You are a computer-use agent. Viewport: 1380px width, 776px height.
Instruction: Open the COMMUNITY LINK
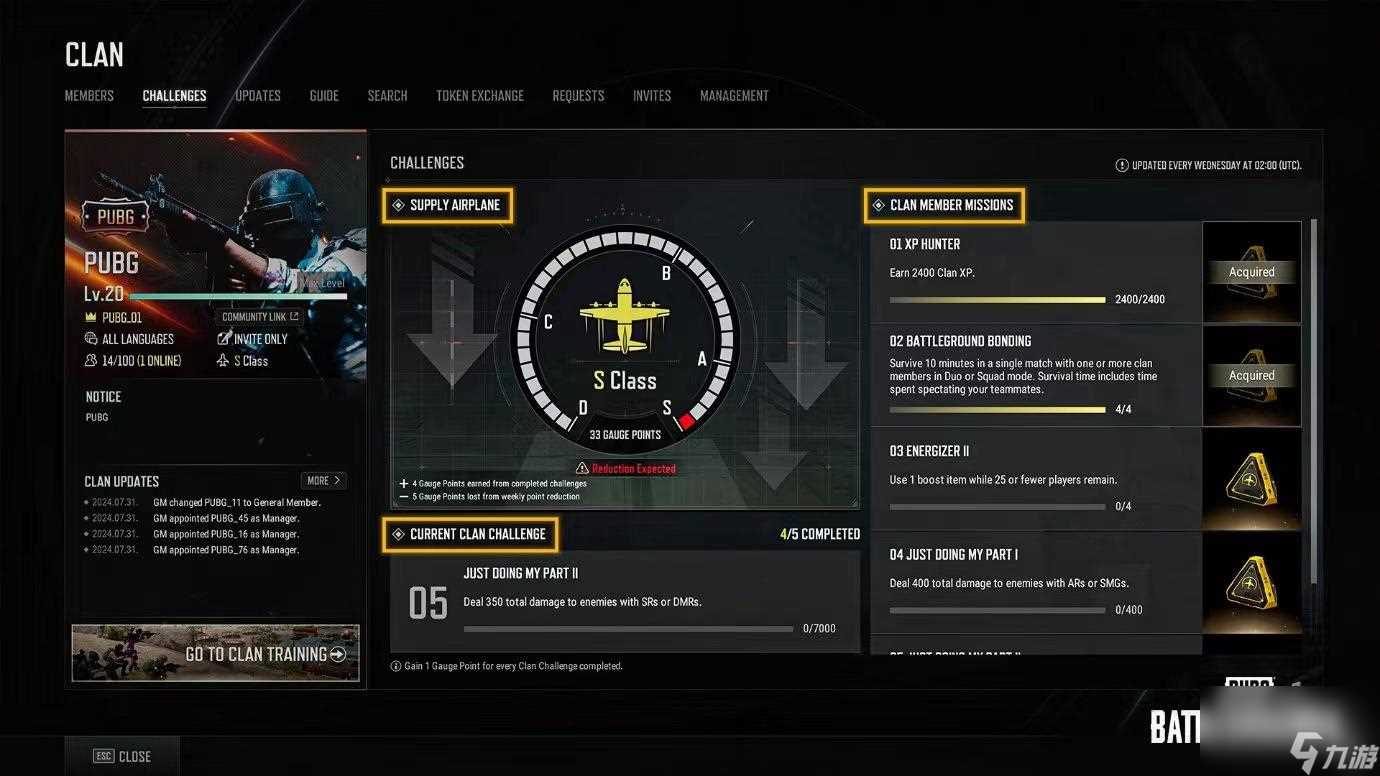tap(257, 316)
